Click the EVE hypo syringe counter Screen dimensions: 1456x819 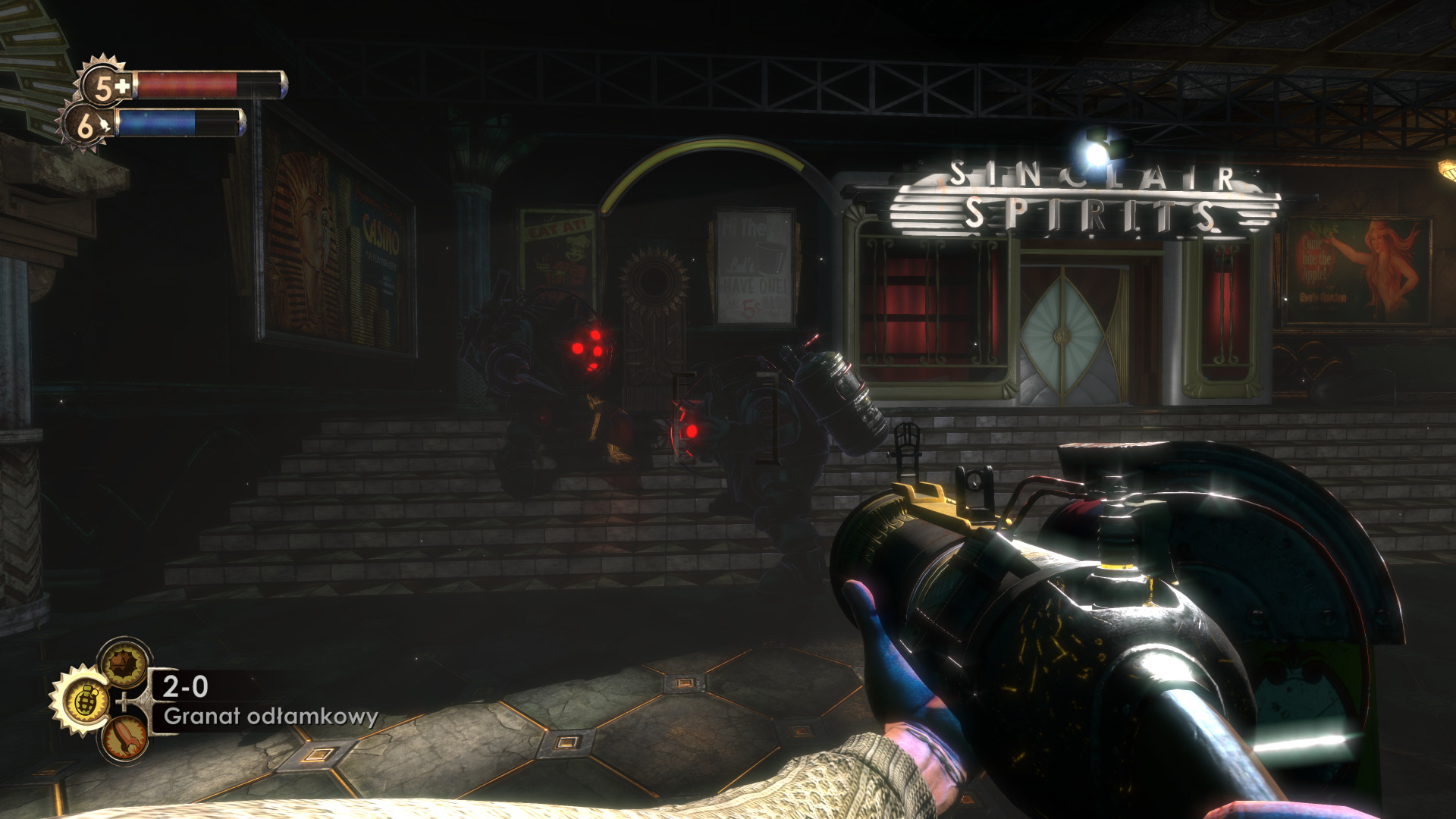pyautogui.click(x=86, y=126)
